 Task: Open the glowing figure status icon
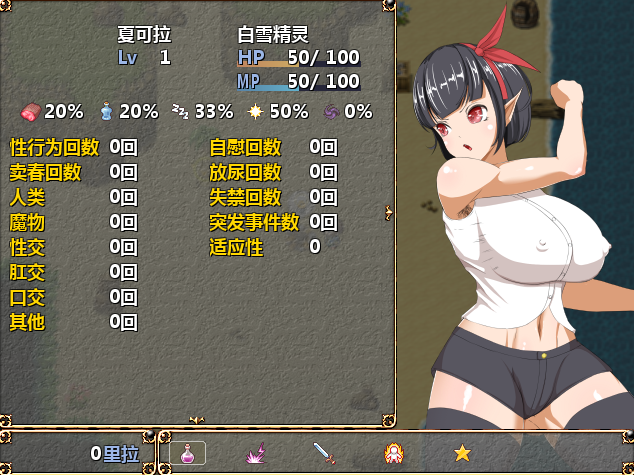point(395,453)
